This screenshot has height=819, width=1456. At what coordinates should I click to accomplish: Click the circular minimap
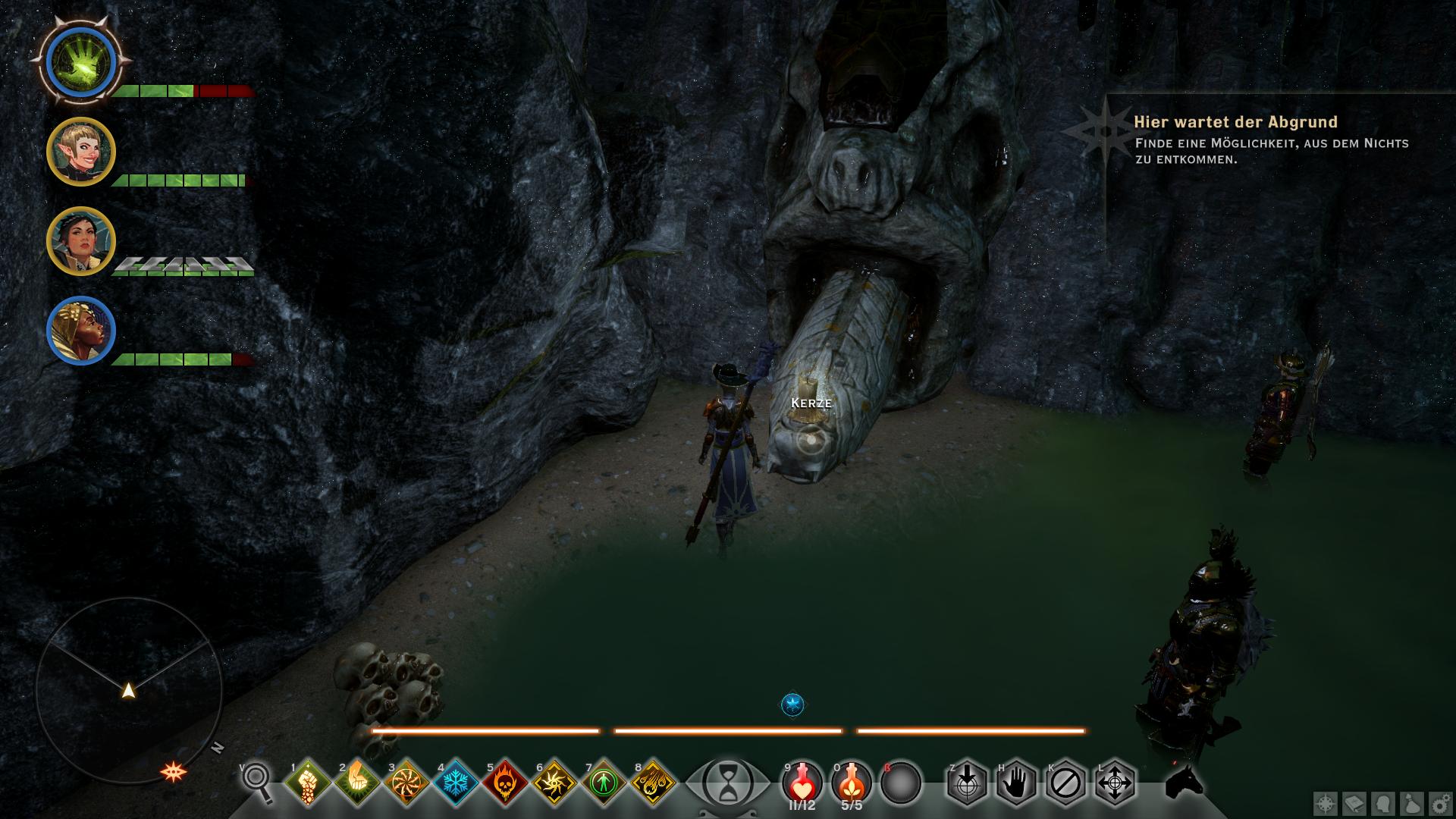click(129, 689)
